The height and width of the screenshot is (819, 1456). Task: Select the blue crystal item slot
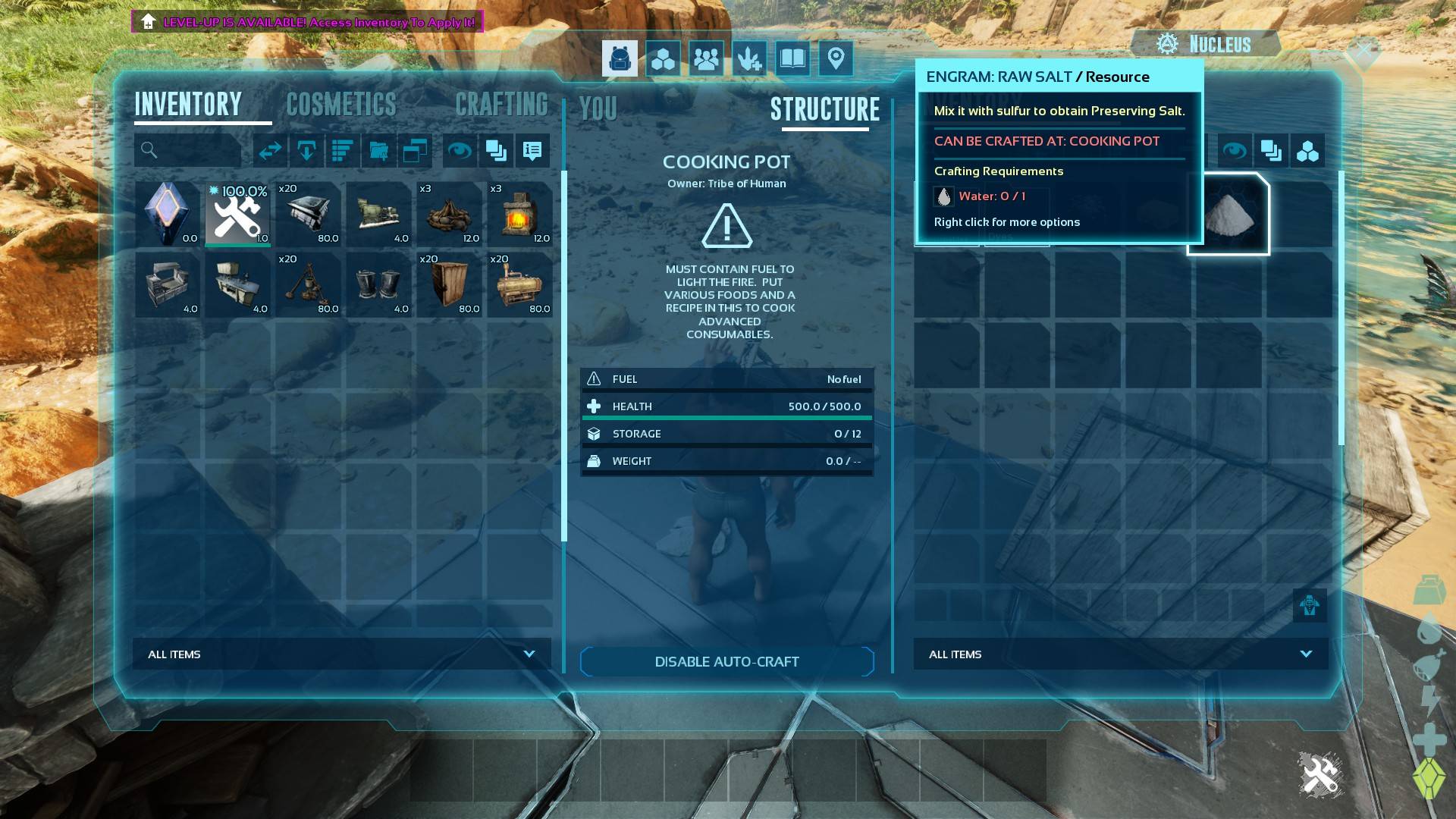click(167, 214)
